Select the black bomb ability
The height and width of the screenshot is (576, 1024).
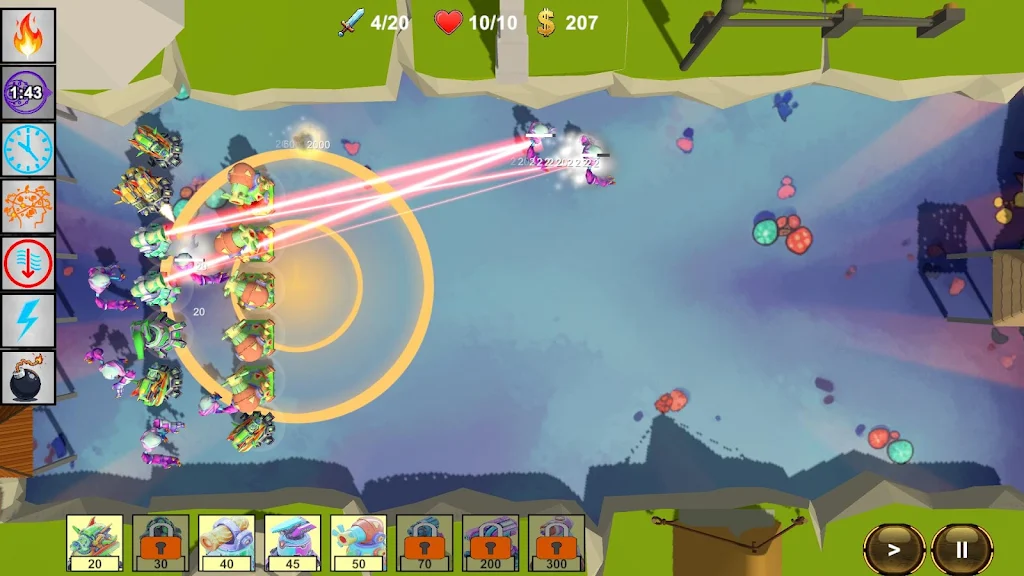[28, 377]
